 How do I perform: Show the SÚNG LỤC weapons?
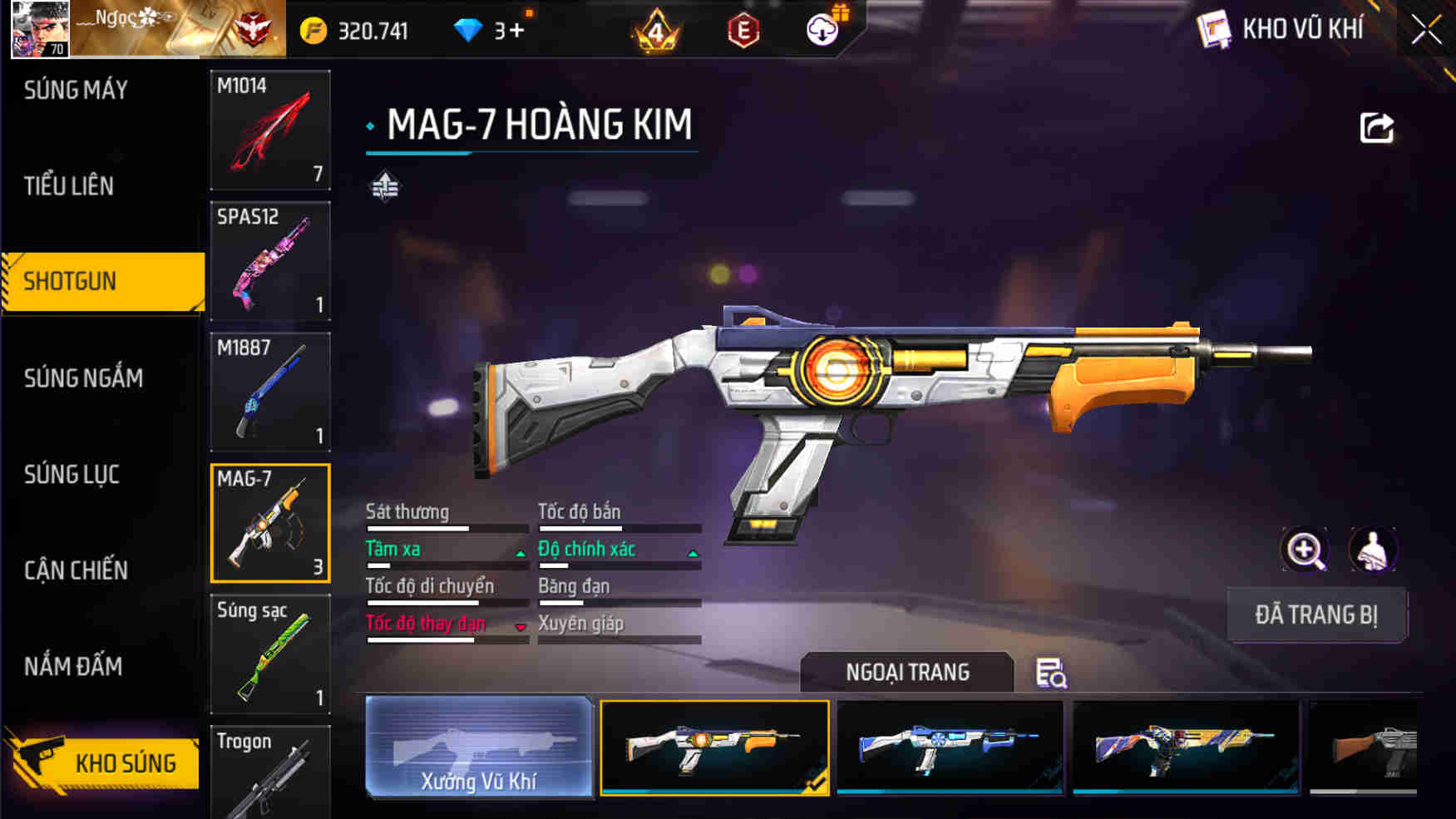pyautogui.click(x=72, y=475)
